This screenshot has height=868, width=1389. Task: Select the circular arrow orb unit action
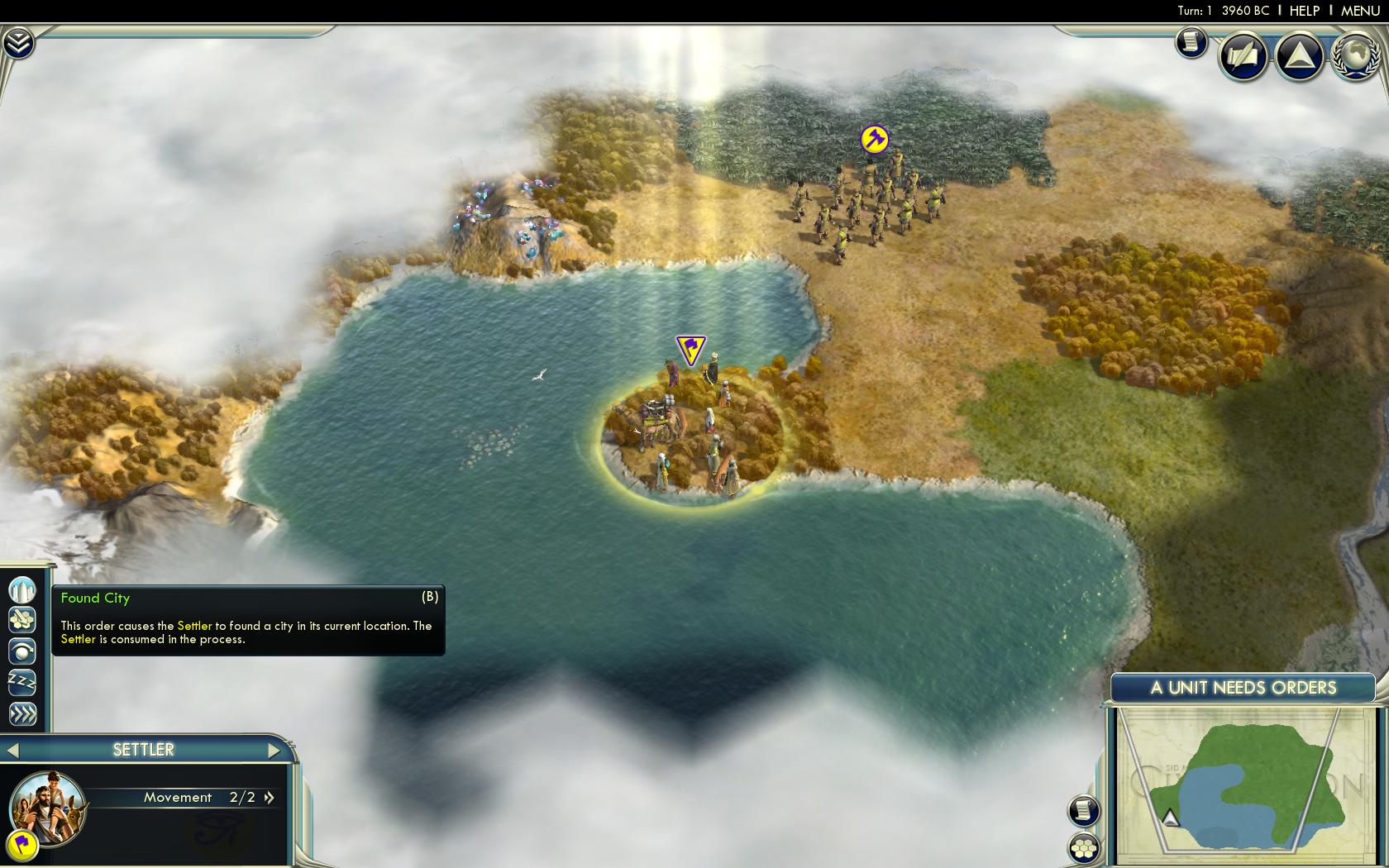(x=22, y=651)
